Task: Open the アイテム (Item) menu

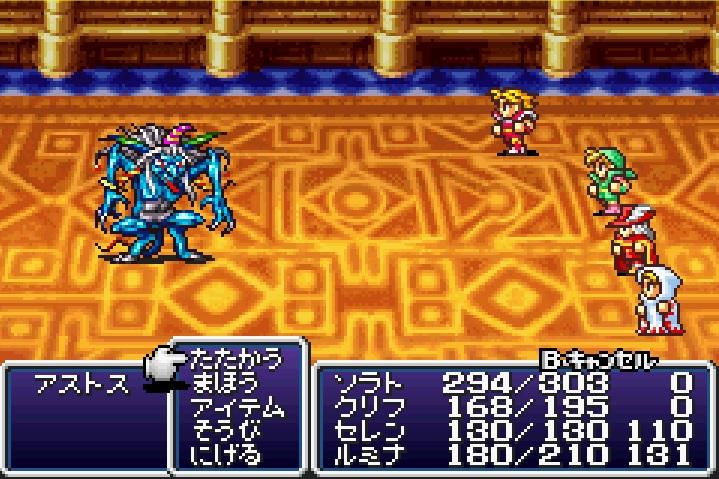Action: pyautogui.click(x=236, y=407)
